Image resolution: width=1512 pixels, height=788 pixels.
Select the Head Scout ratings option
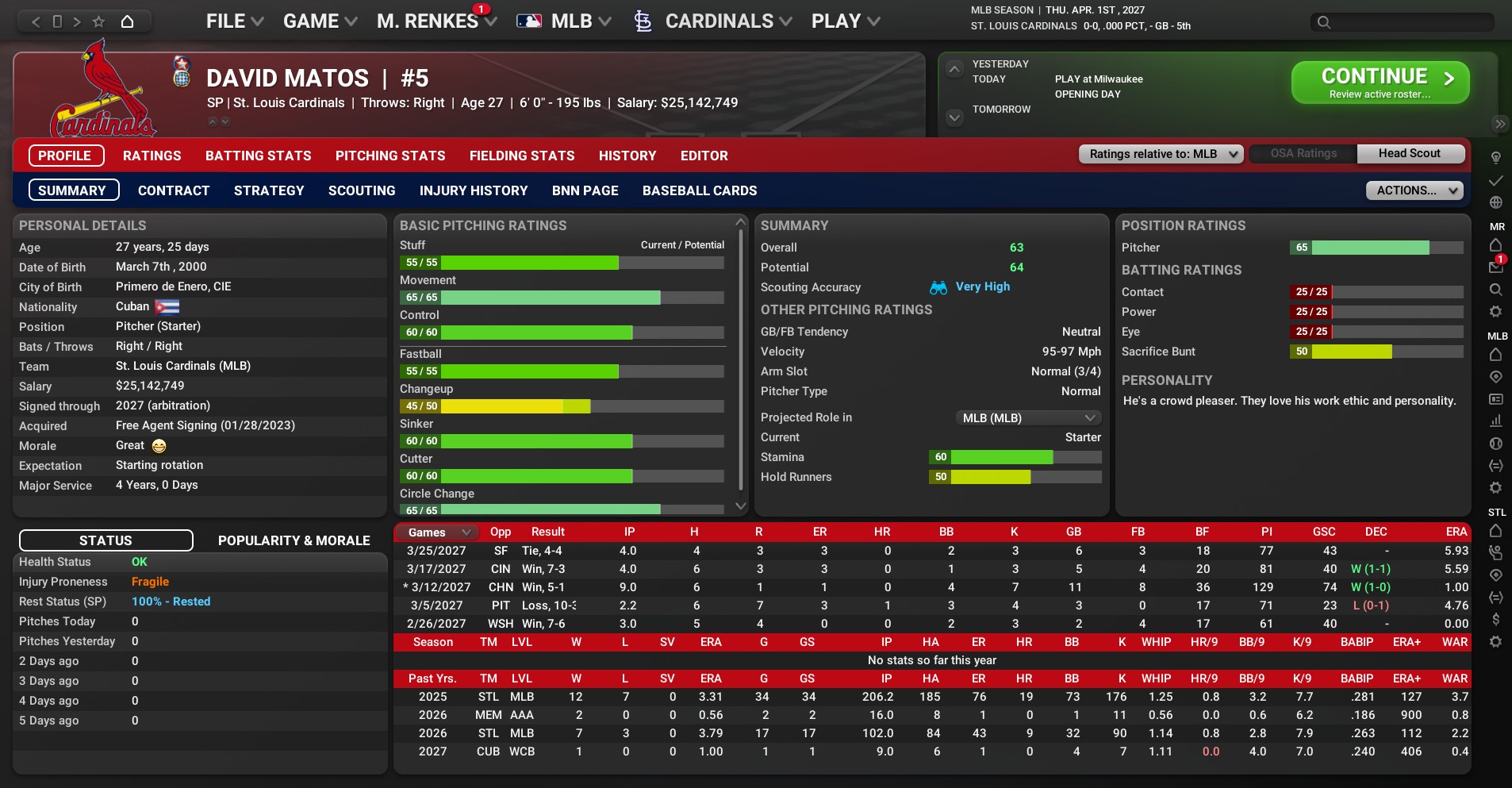(x=1409, y=154)
